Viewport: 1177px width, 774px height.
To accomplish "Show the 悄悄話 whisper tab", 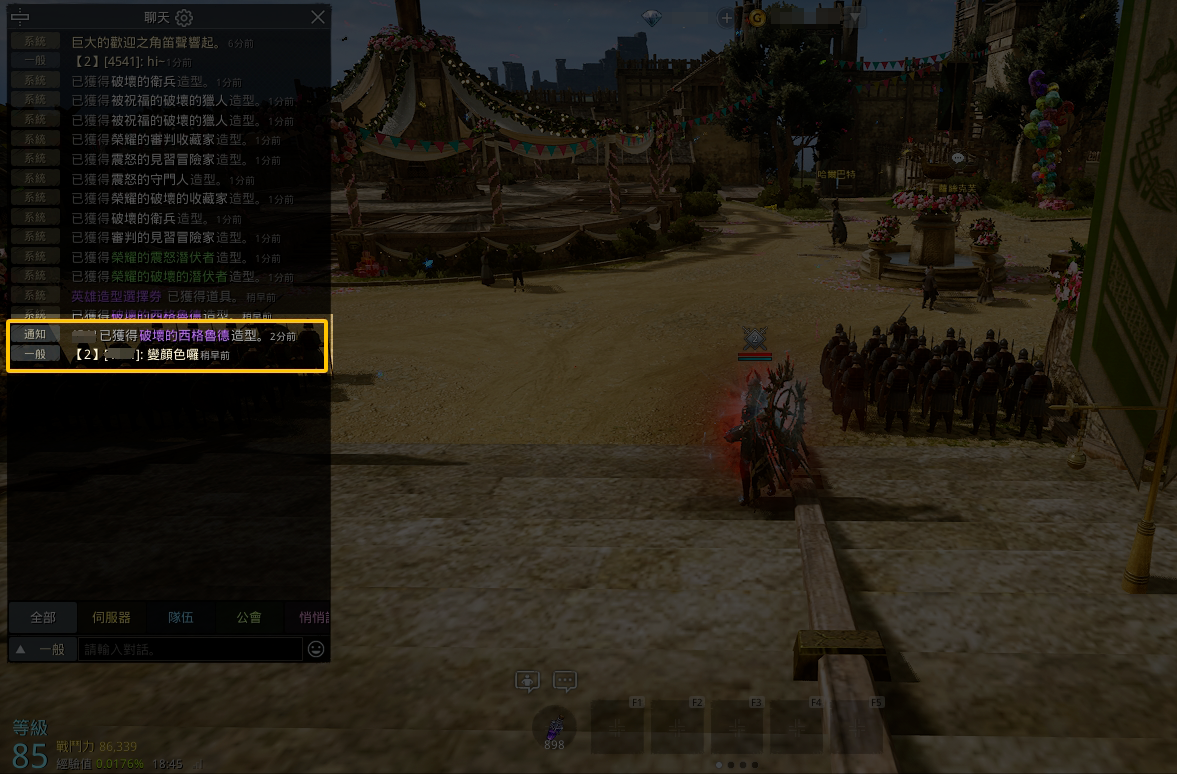I will point(313,617).
